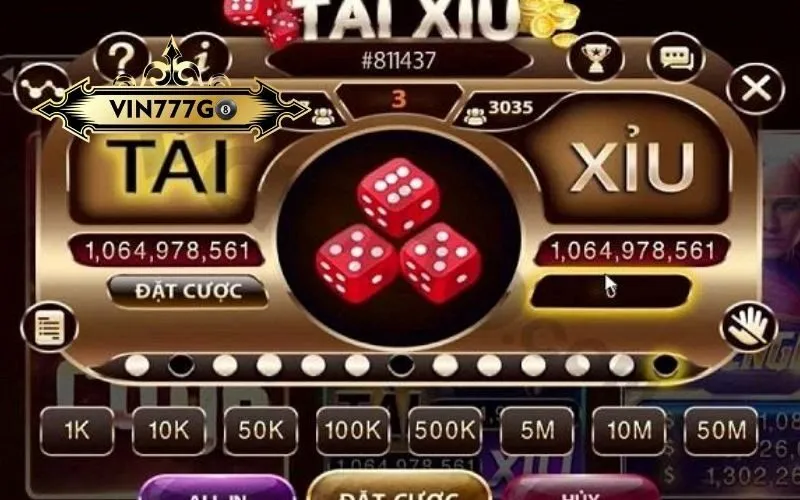This screenshot has height=500, width=800.
Task: Choose the 10K chip value
Action: (x=169, y=431)
